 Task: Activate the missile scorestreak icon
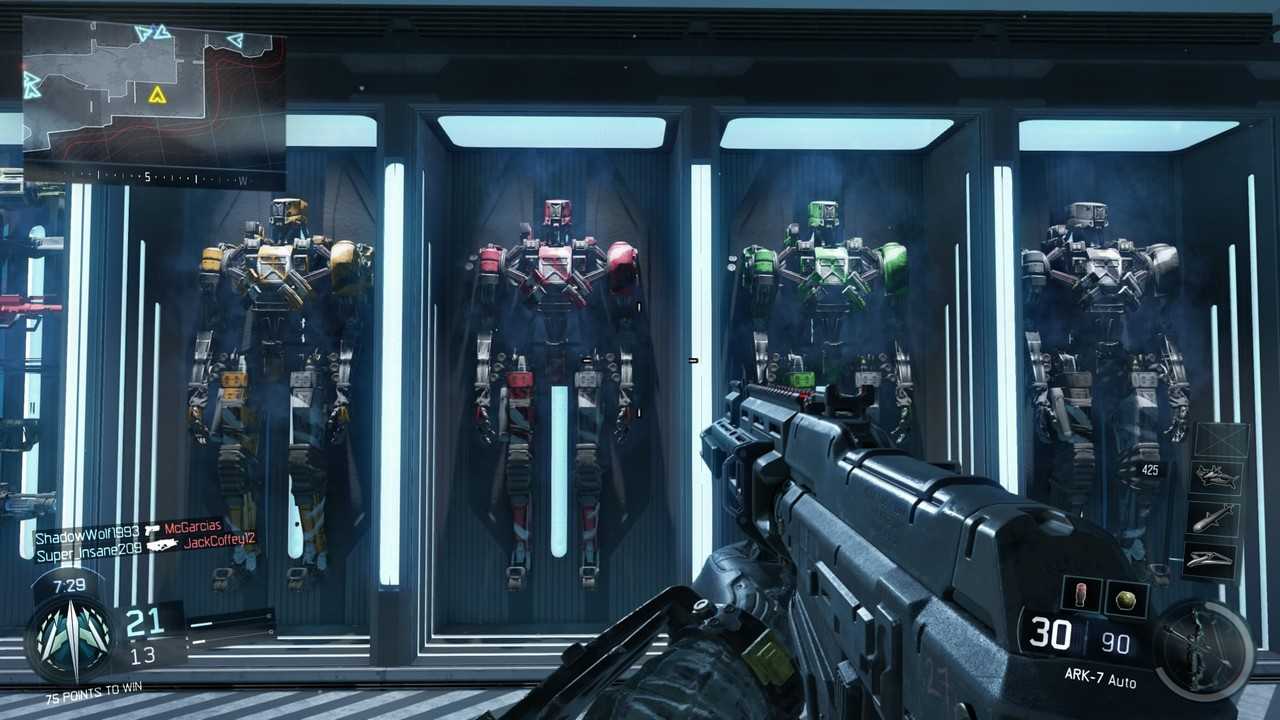click(x=1216, y=519)
